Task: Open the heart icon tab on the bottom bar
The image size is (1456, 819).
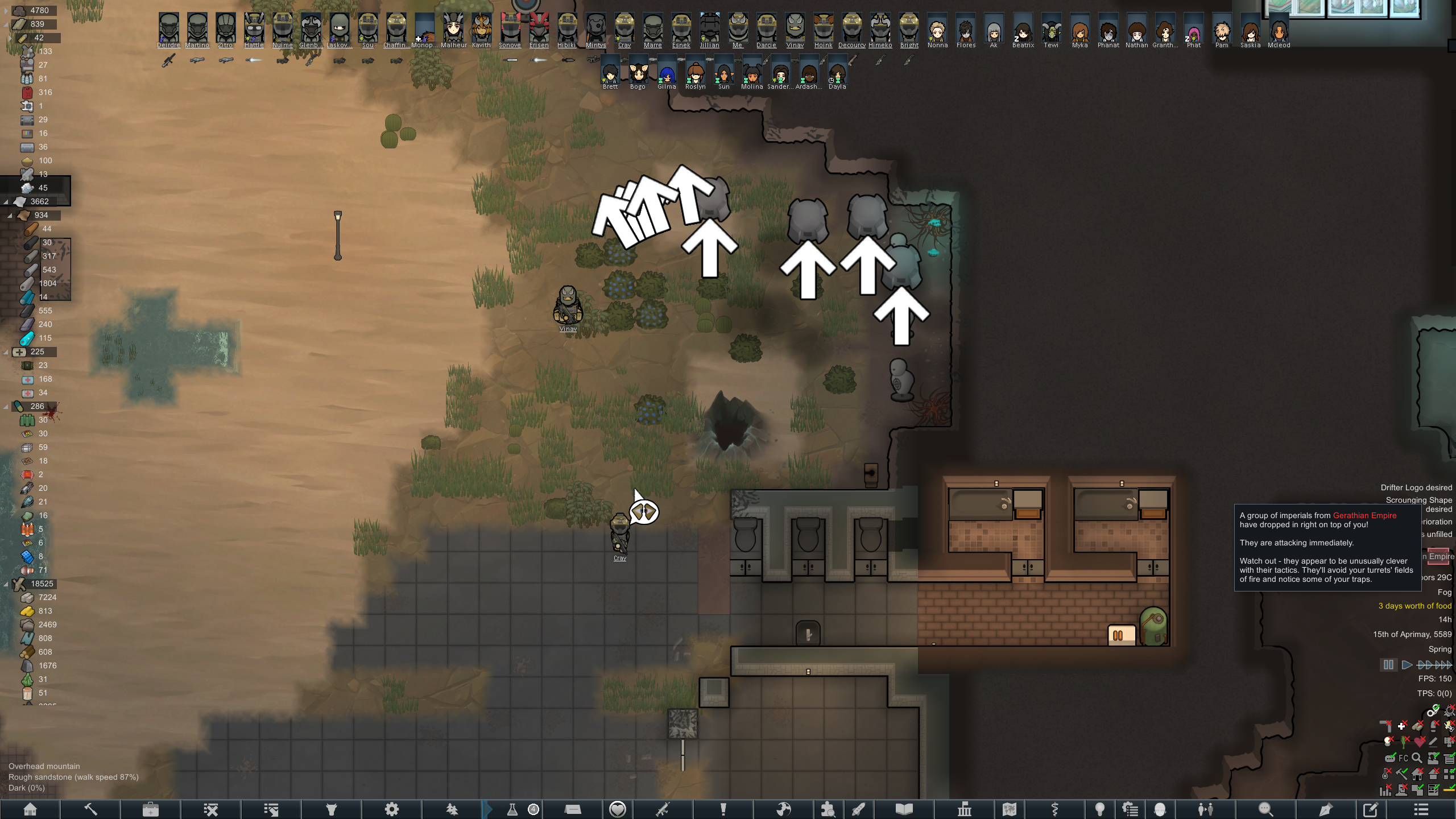Action: [618, 809]
